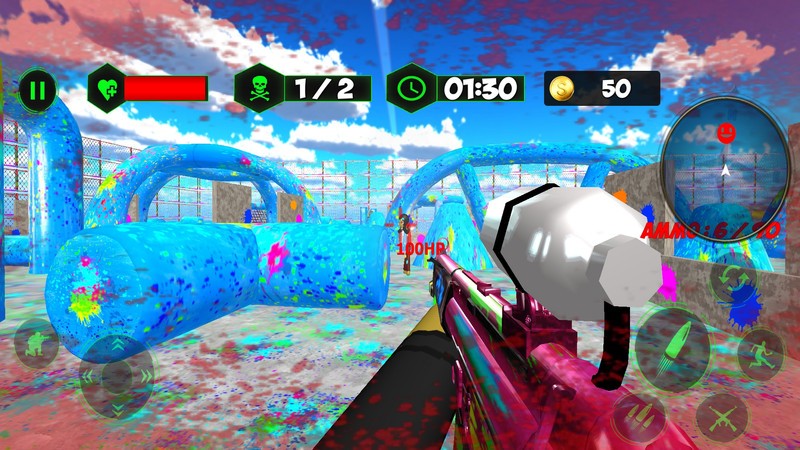The image size is (800, 450).
Task: Tap the movement joystick's left arrow
Action: [x=86, y=377]
